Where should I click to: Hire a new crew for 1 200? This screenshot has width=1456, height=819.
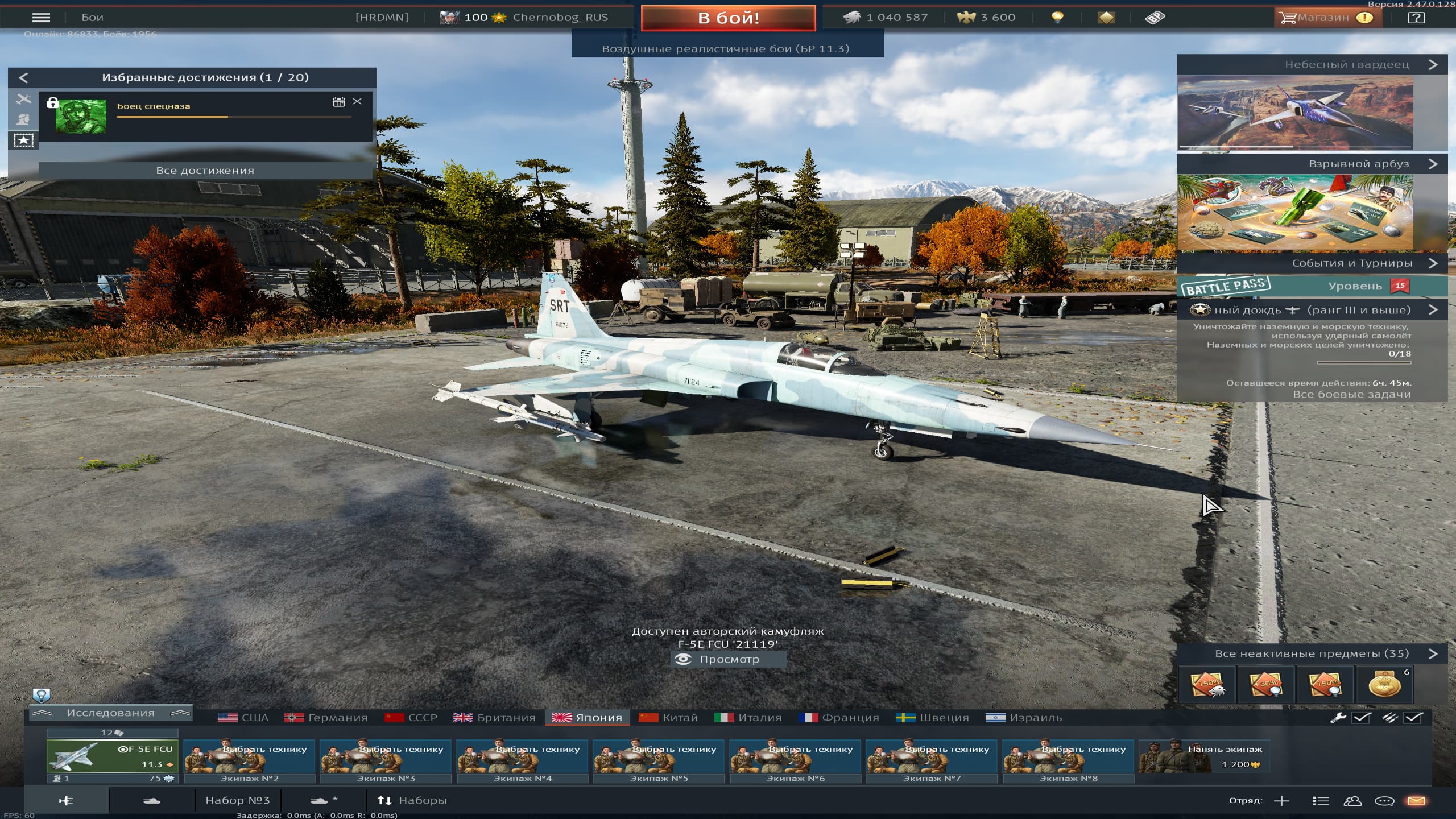[1203, 756]
